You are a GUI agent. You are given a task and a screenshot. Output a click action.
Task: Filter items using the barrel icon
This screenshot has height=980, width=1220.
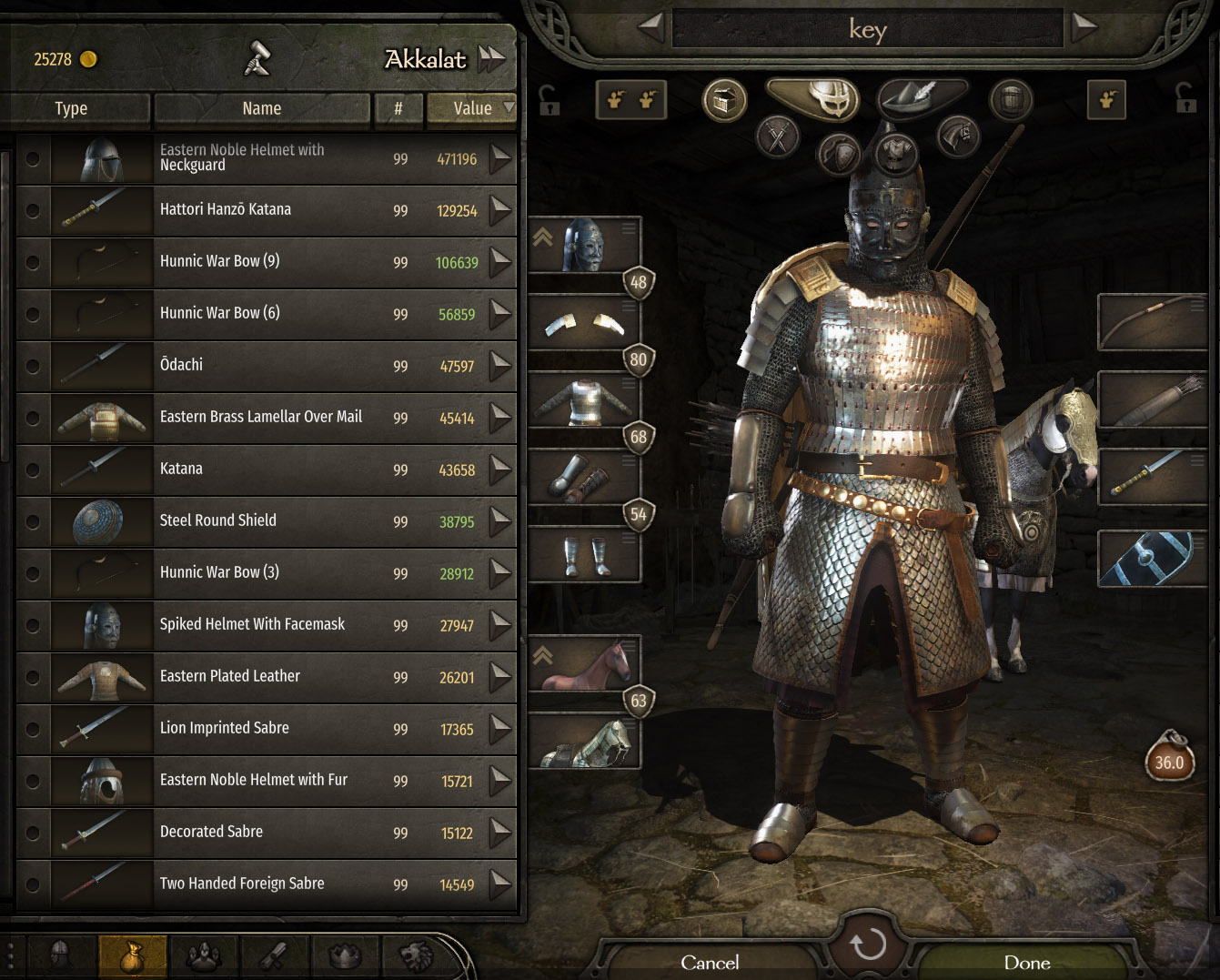coord(1011,99)
